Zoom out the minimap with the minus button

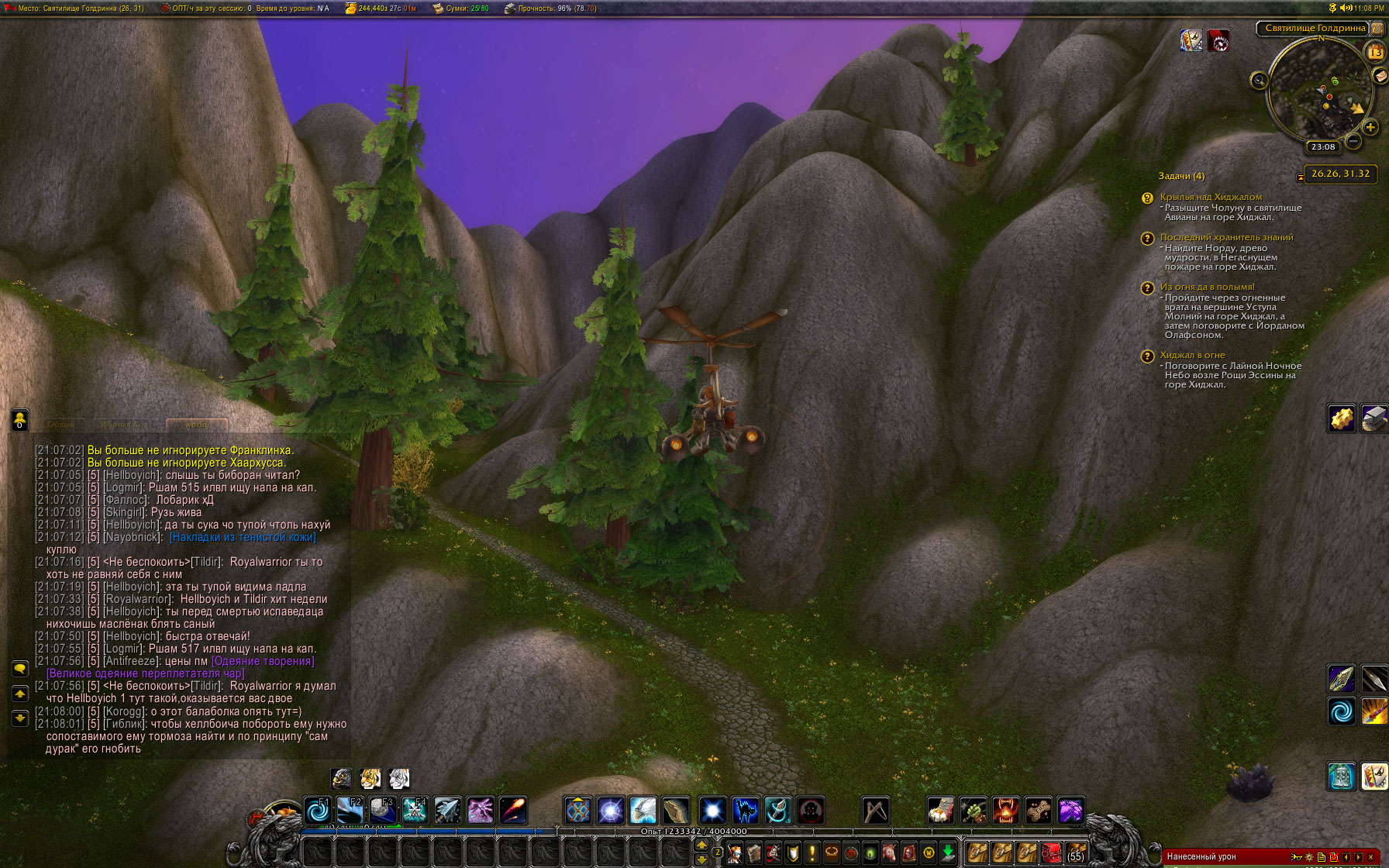click(x=1353, y=141)
